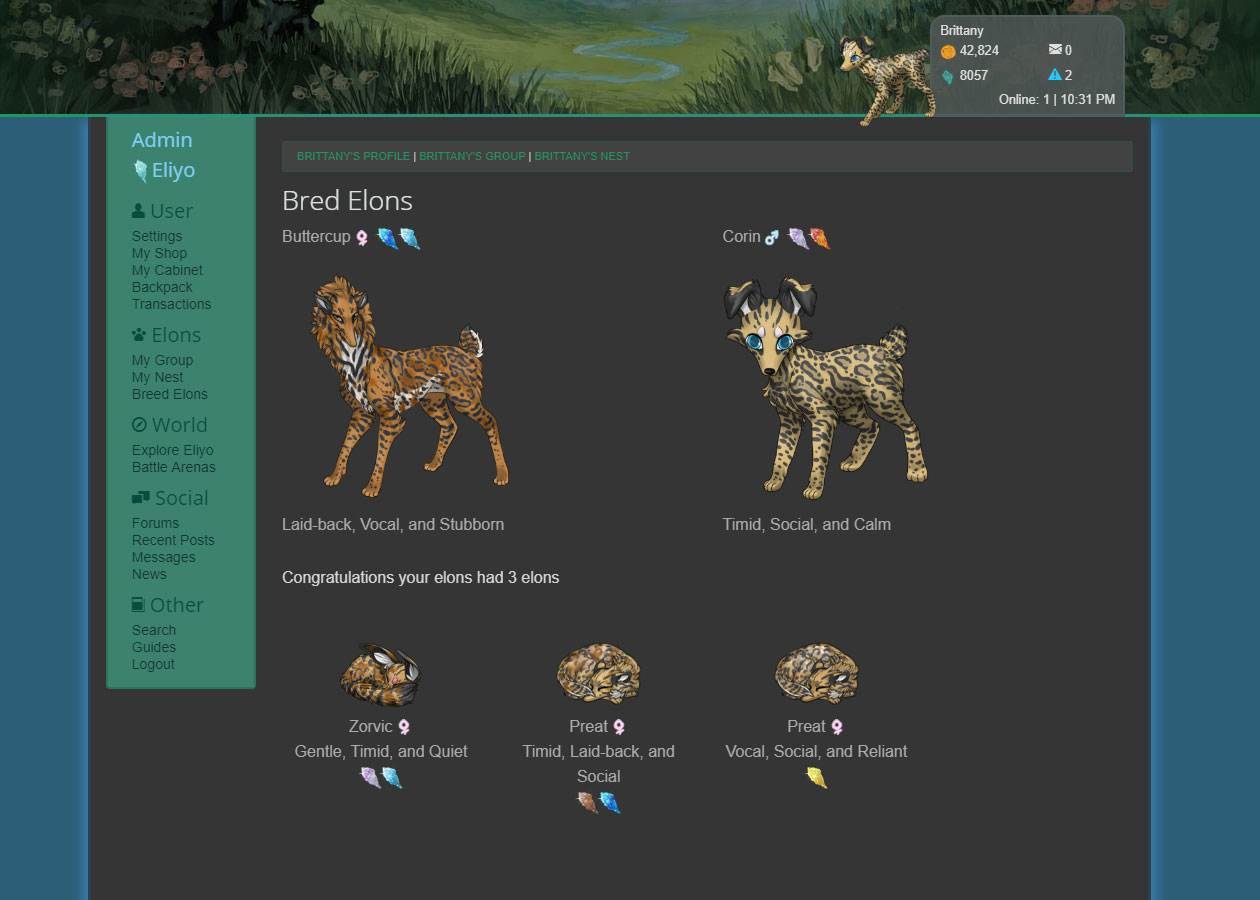Open the Guides page
Image resolution: width=1260 pixels, height=900 pixels.
[154, 647]
